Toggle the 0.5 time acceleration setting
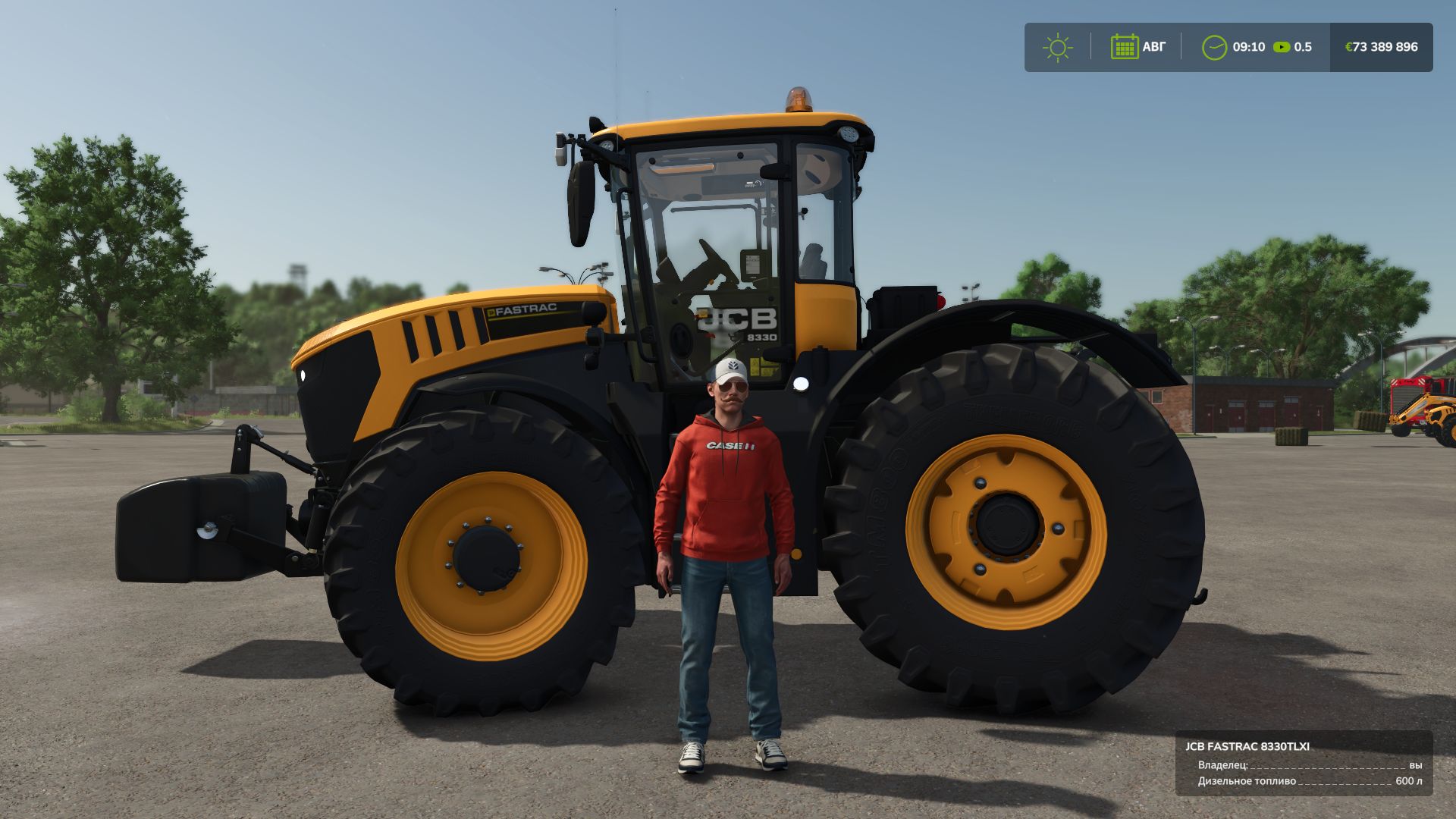 [1302, 47]
